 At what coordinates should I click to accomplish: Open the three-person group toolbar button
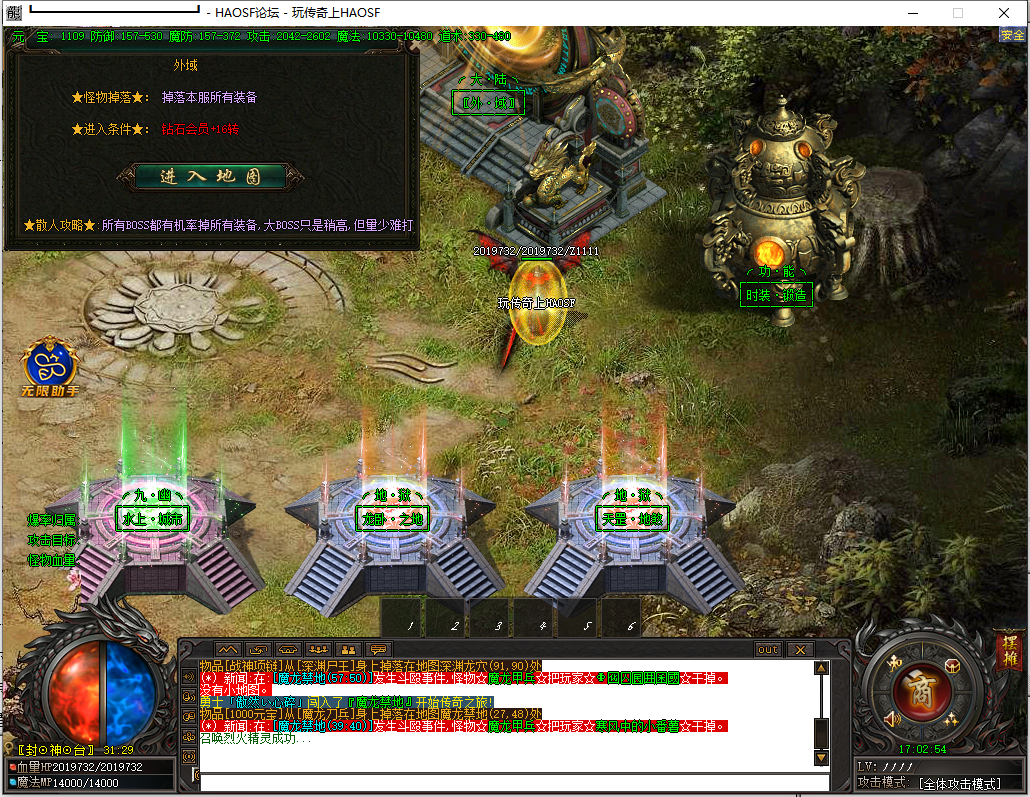(318, 649)
